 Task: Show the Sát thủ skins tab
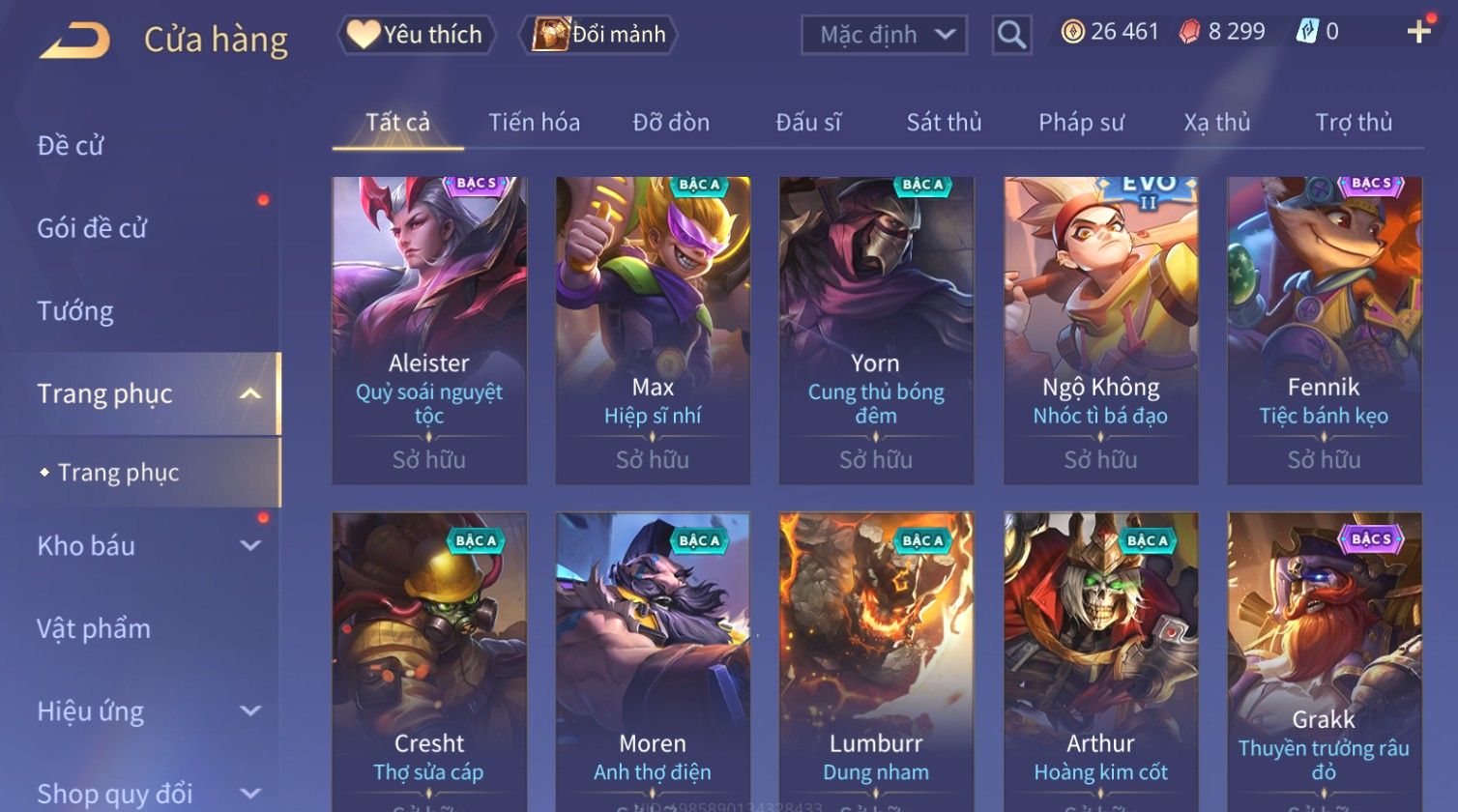944,123
